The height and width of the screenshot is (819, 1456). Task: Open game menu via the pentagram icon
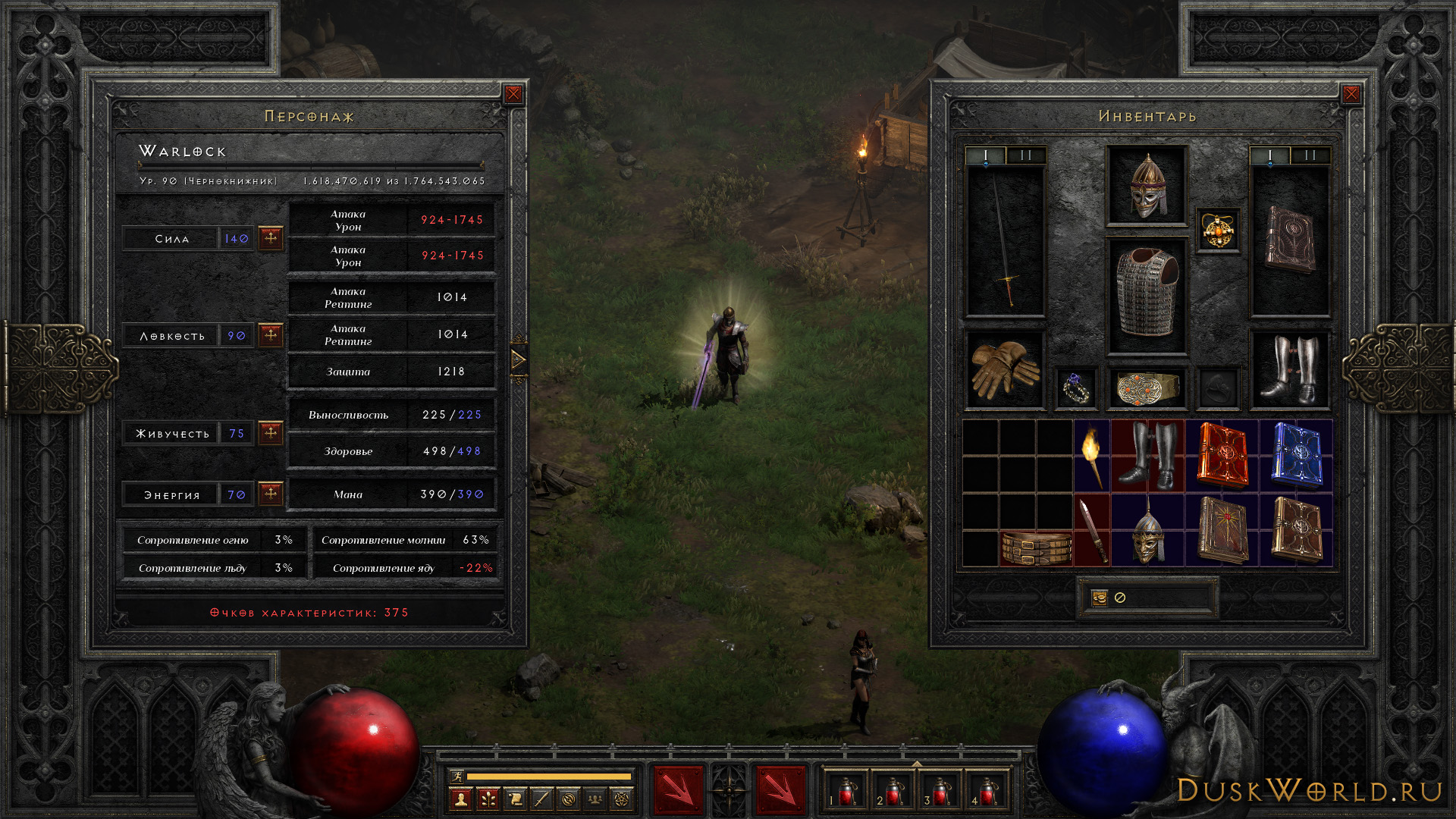tap(622, 799)
